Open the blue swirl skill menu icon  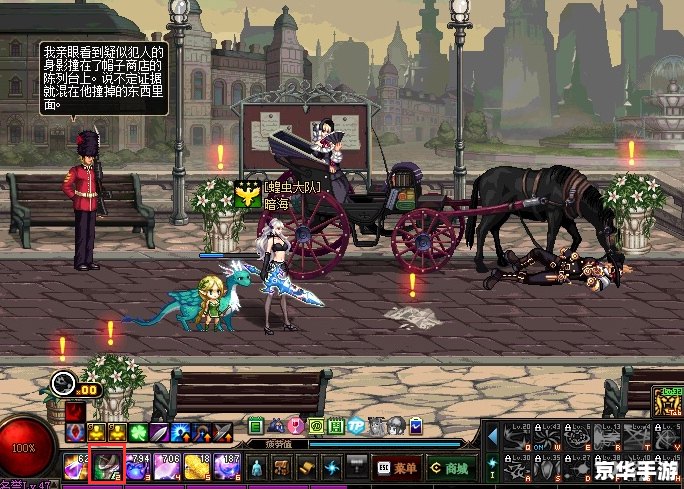click(x=332, y=467)
